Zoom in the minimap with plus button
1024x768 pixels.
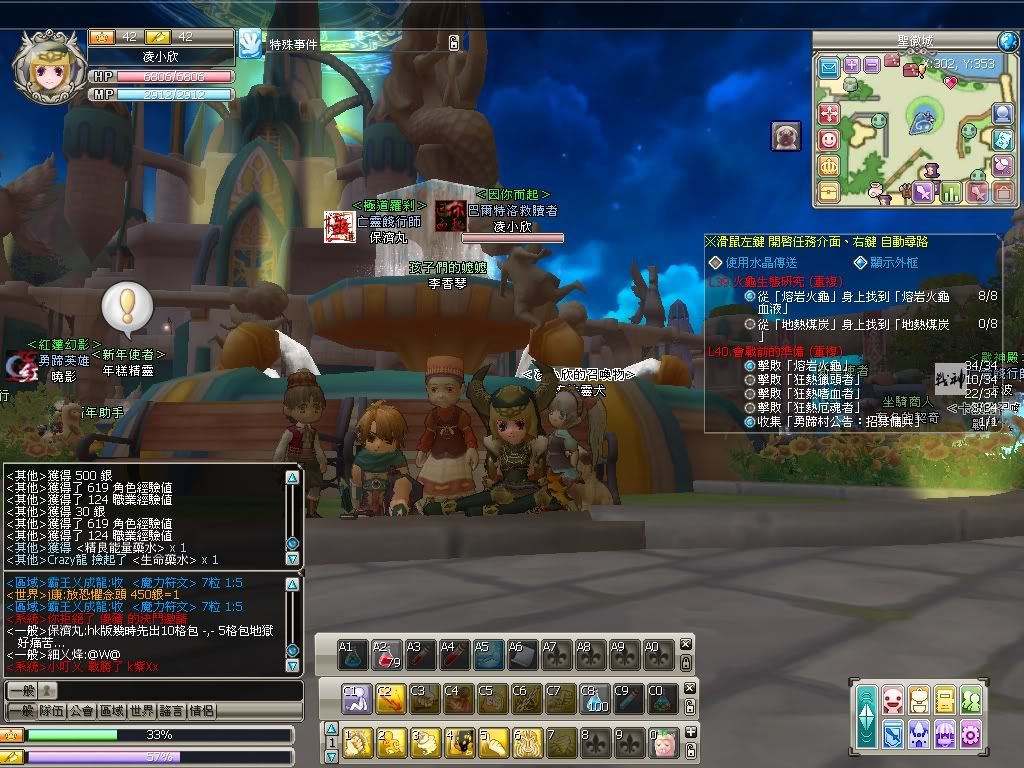pos(851,65)
